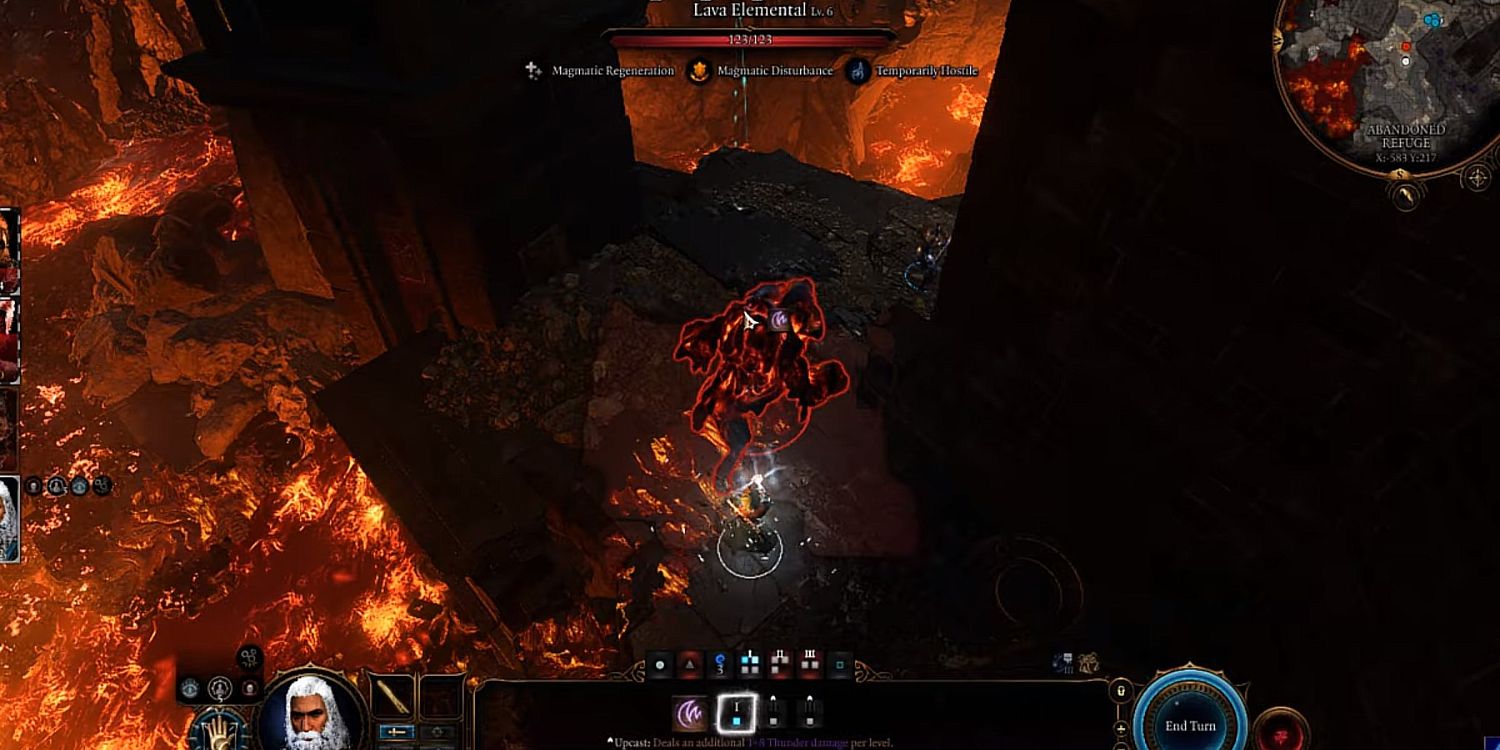Filter by level III spell slots

coord(810,664)
